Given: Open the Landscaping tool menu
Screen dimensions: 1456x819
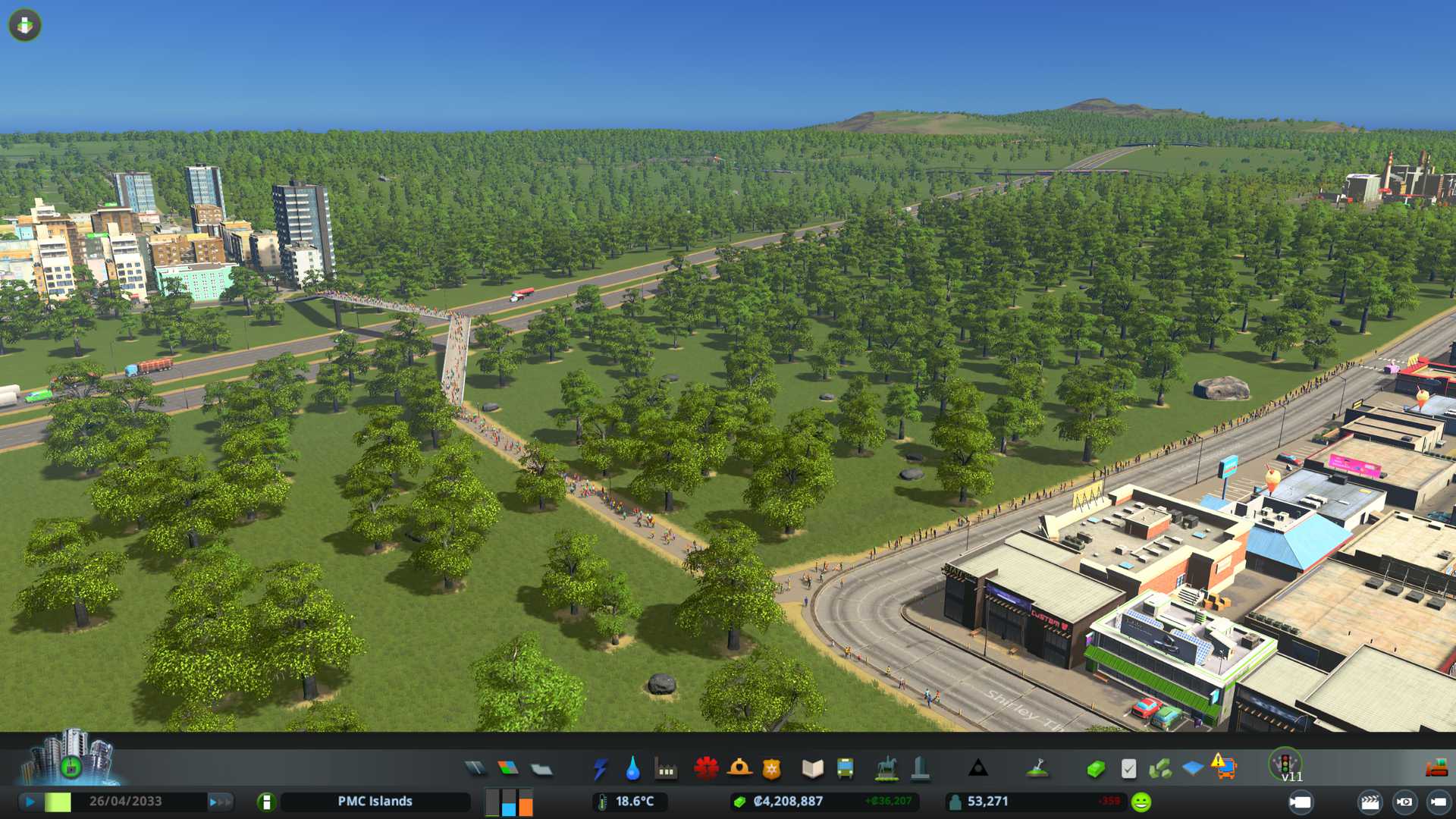Looking at the screenshot, I should (x=1037, y=769).
